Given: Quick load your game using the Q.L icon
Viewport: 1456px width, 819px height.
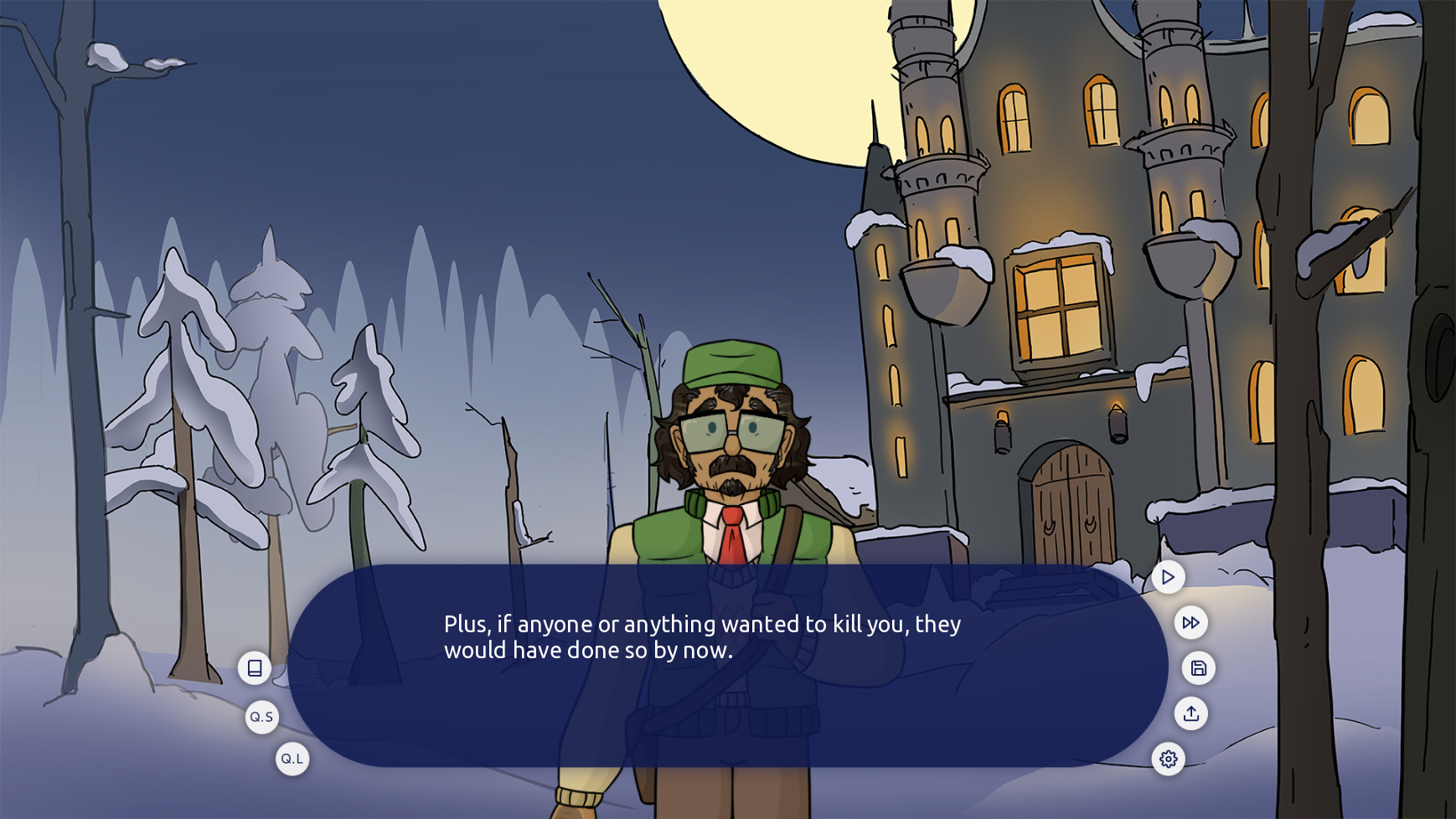Looking at the screenshot, I should (x=292, y=759).
